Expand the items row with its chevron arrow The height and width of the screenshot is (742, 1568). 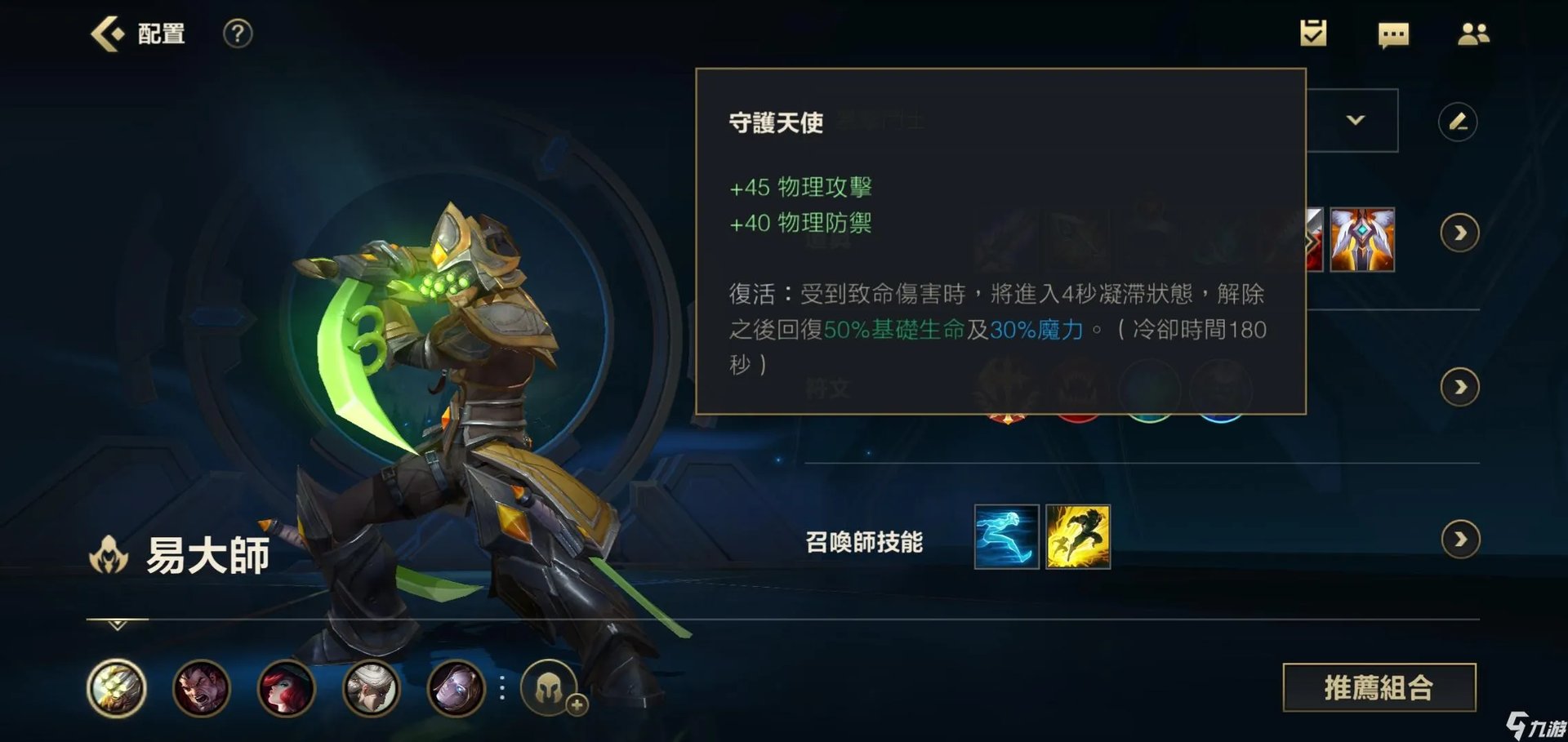tap(1461, 231)
